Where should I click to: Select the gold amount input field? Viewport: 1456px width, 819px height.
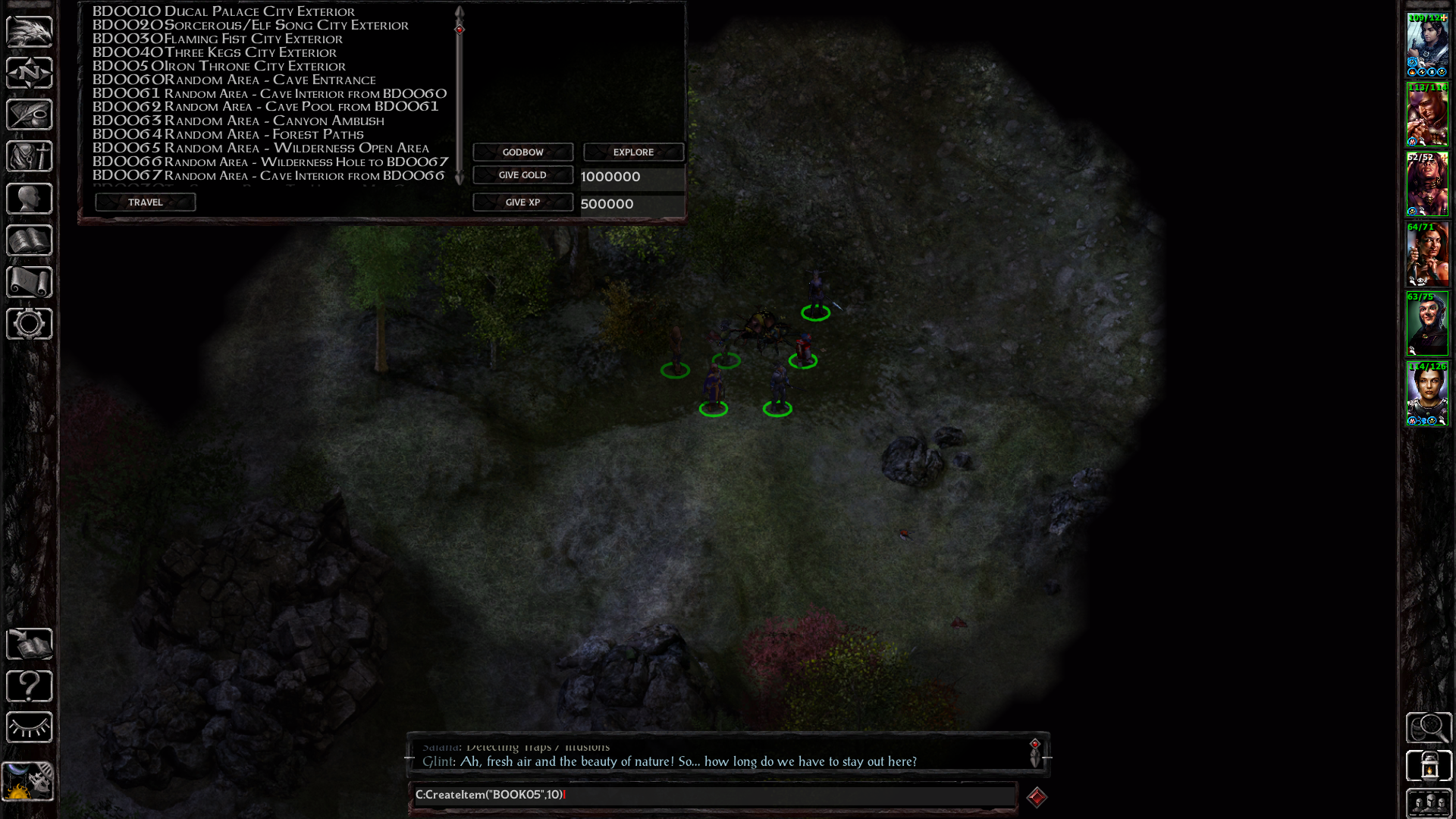point(632,177)
